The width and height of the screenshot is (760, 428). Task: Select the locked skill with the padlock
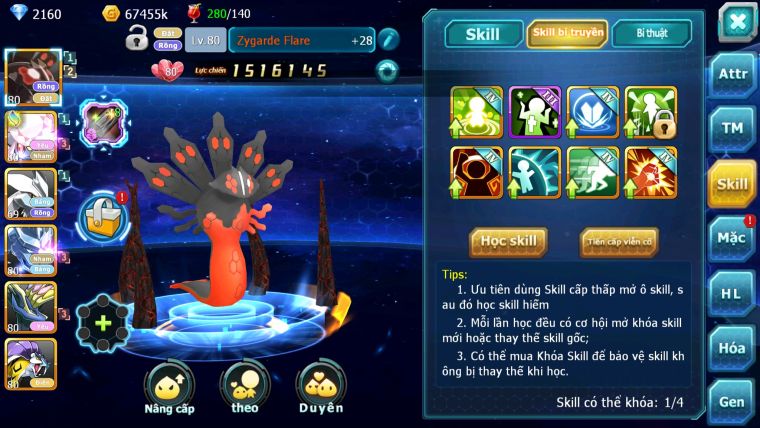pyautogui.click(x=651, y=111)
